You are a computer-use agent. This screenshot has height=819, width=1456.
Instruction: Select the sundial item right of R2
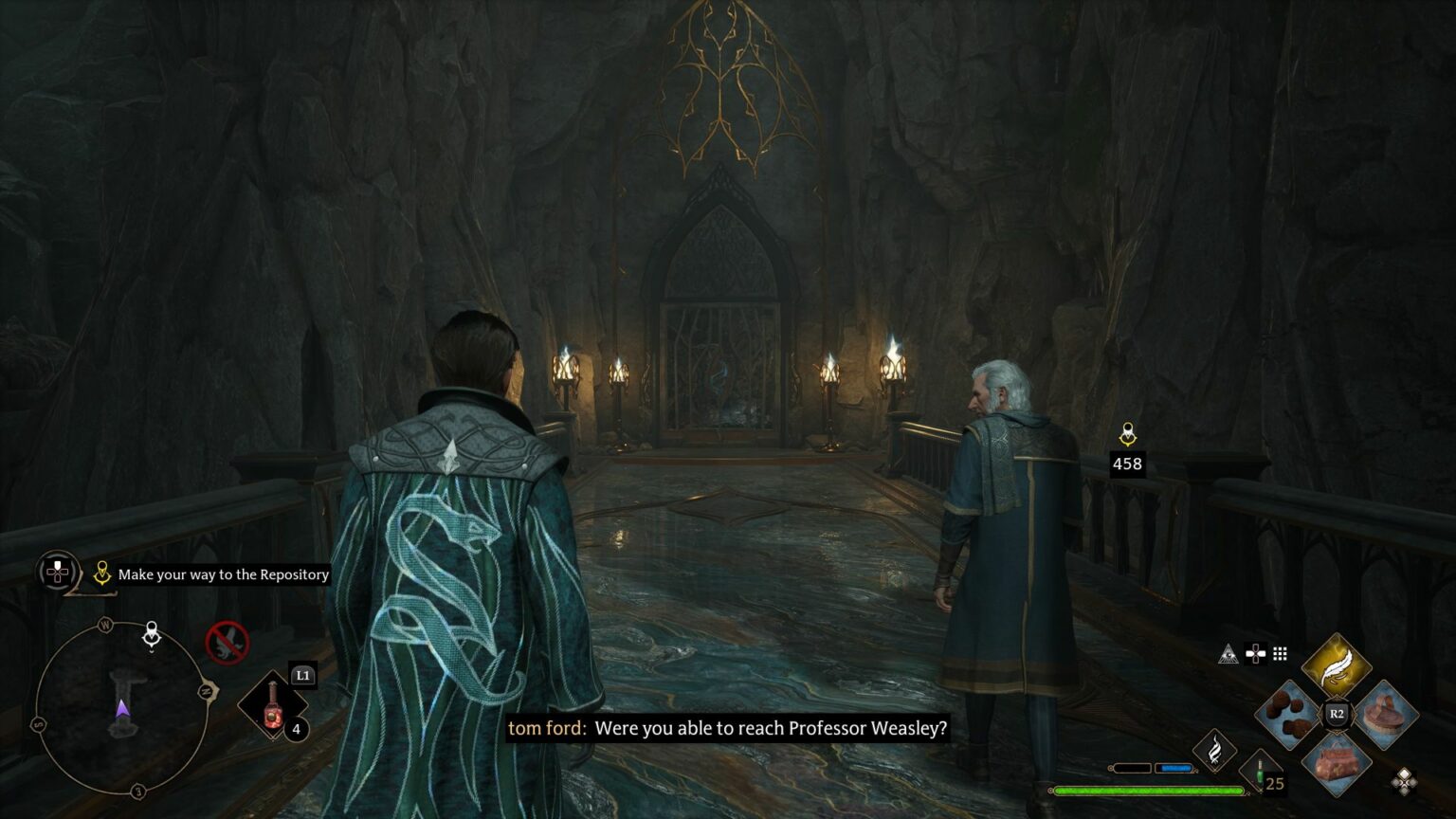[x=1383, y=713]
